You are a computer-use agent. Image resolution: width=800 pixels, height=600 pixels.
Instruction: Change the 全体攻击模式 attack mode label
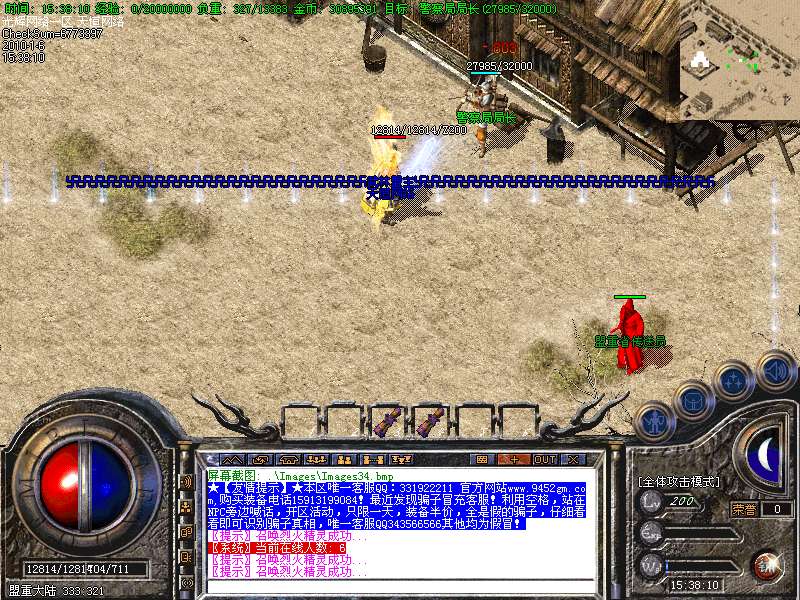pos(680,482)
